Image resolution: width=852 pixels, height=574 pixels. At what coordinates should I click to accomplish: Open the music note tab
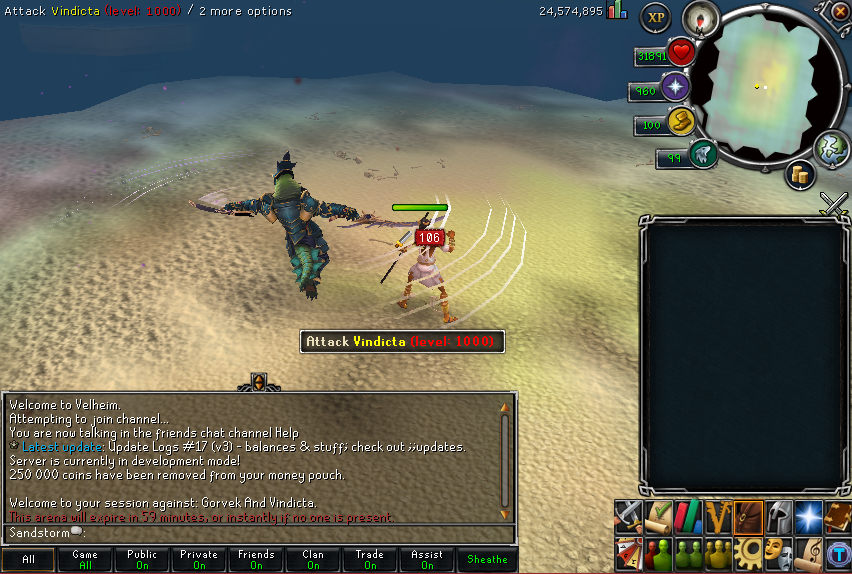pyautogui.click(x=807, y=551)
